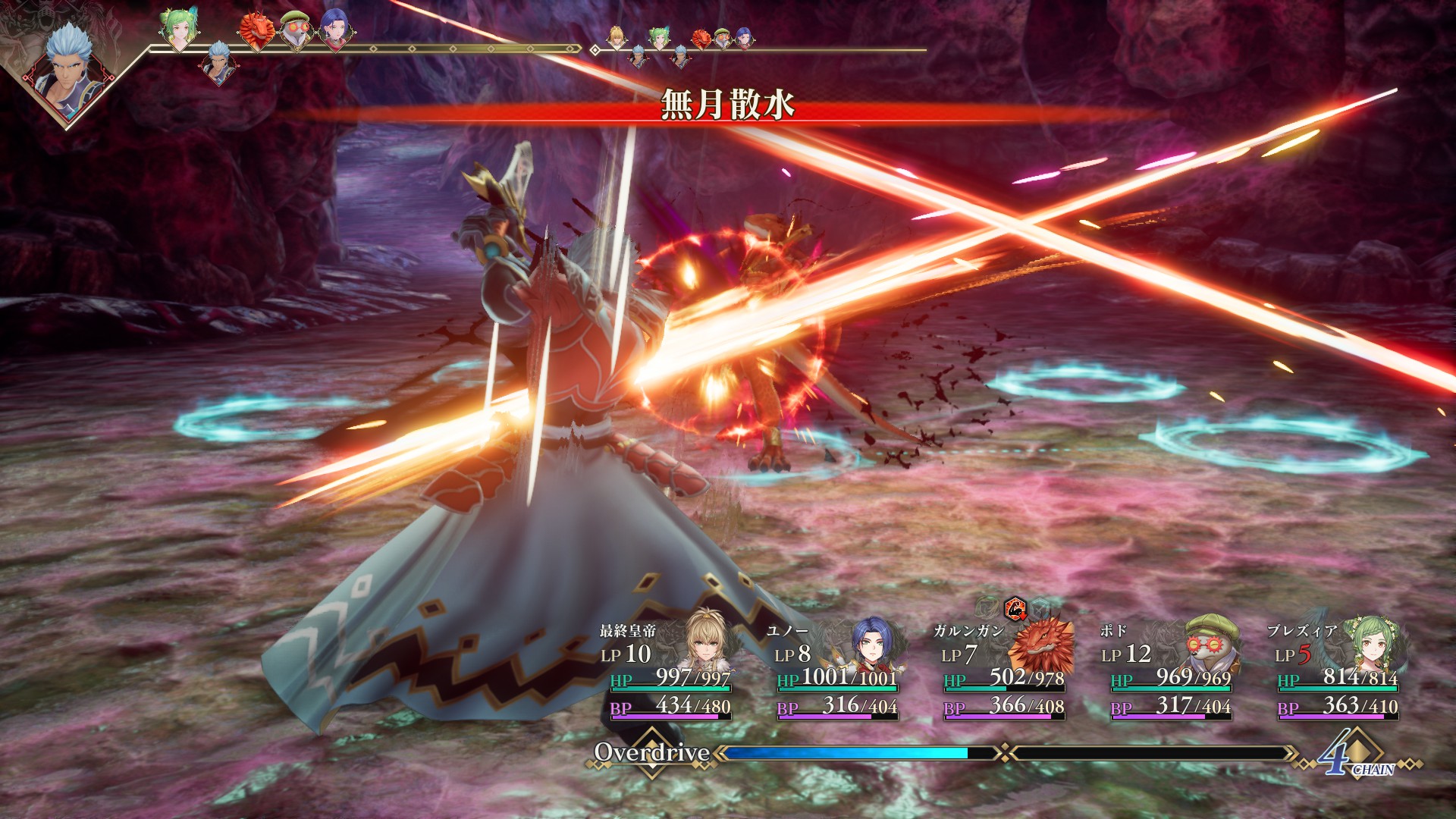Select the blonde emperor marker on next-turn timeline

pos(617,36)
